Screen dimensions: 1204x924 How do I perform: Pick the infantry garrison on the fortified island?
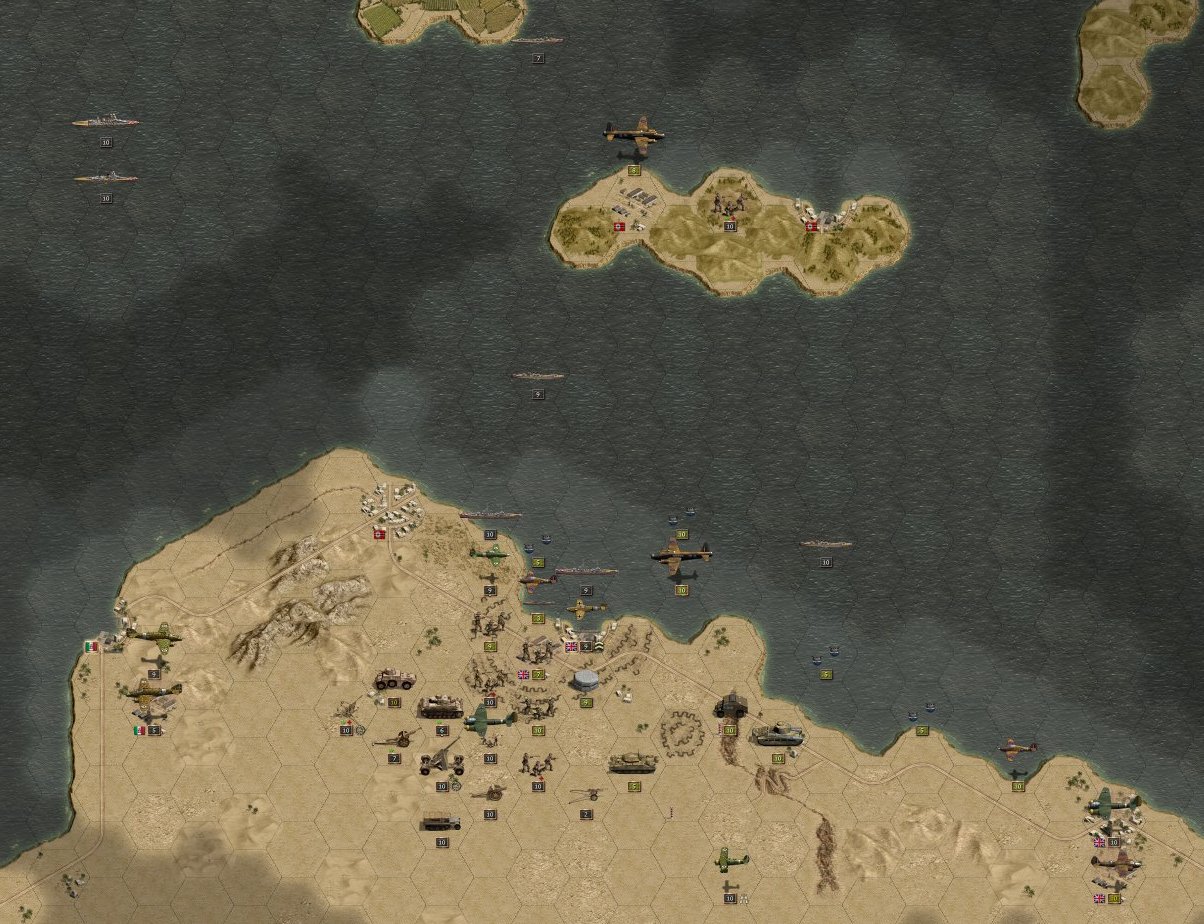coord(729,205)
